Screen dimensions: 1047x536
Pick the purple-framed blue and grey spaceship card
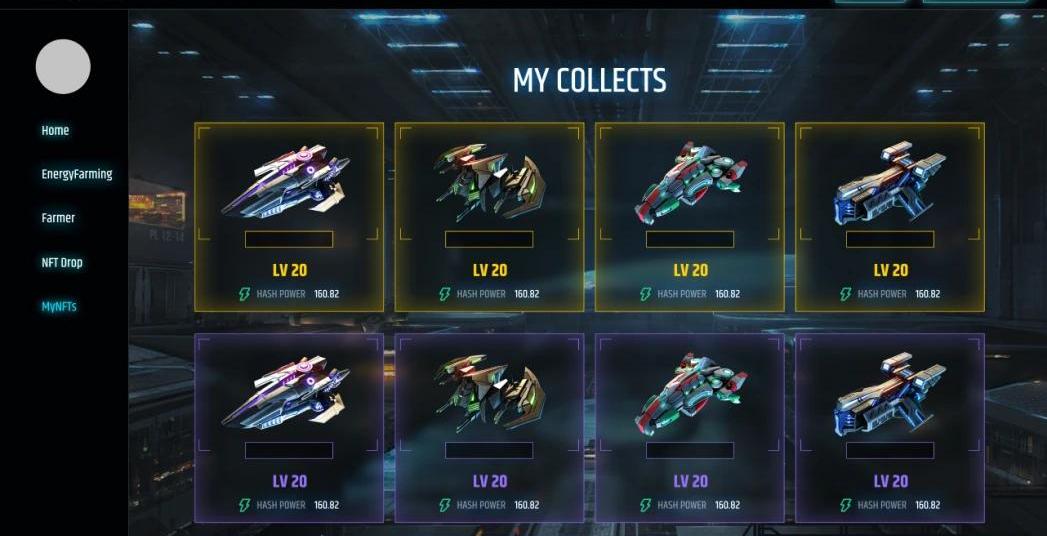tap(890, 427)
